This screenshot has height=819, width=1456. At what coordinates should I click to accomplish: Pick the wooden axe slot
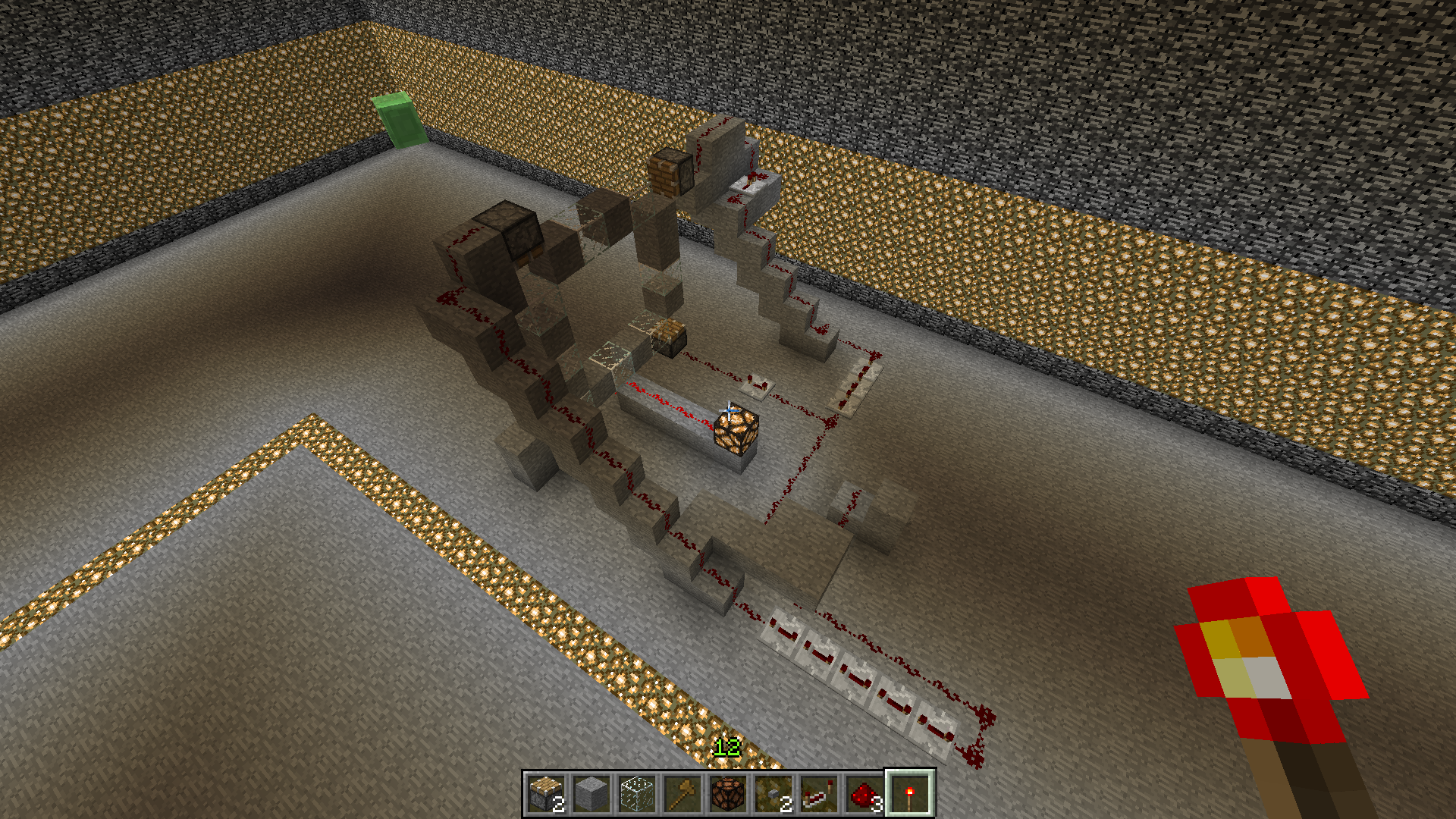[x=682, y=794]
